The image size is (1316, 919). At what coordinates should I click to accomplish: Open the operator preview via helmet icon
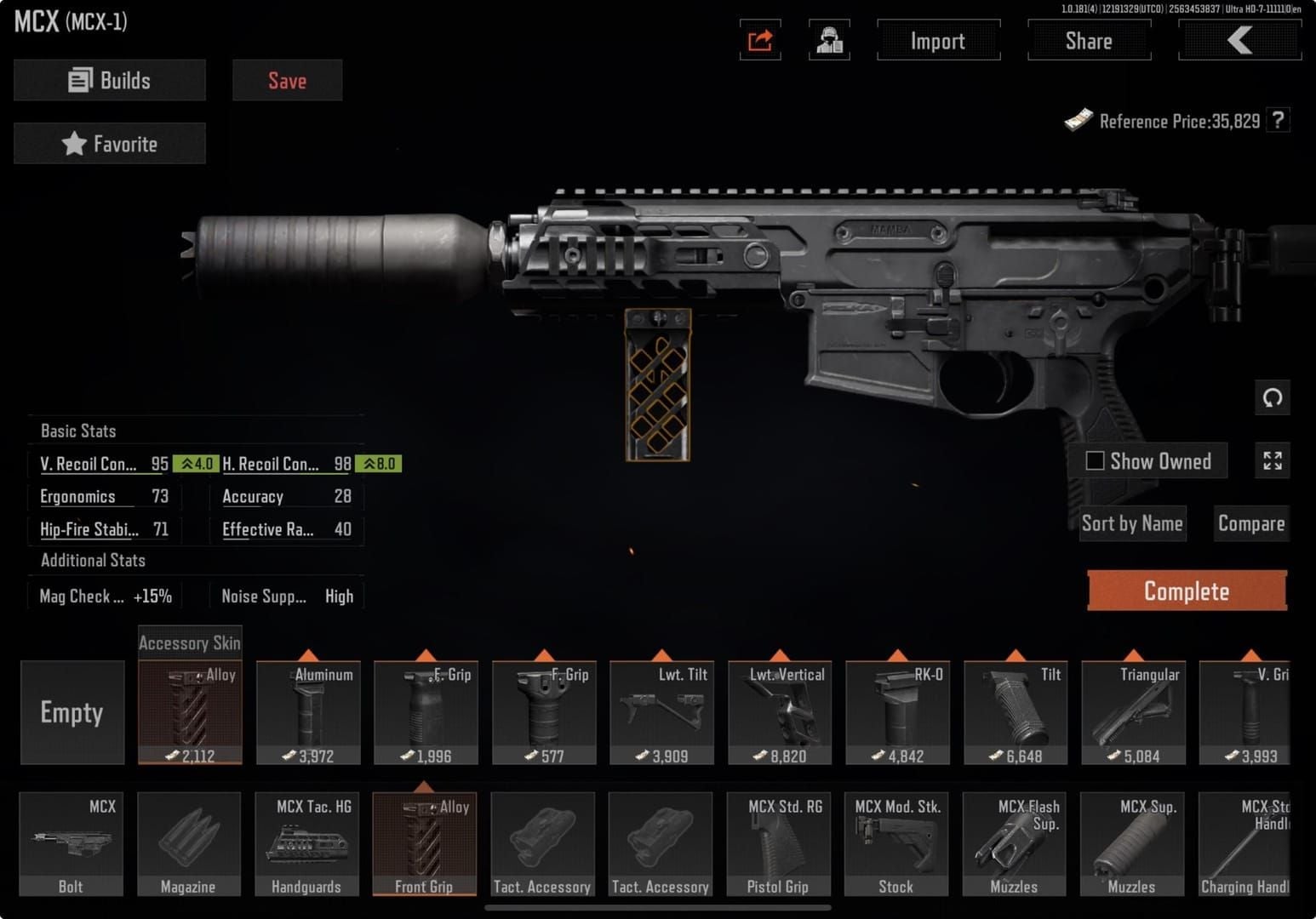pos(830,40)
